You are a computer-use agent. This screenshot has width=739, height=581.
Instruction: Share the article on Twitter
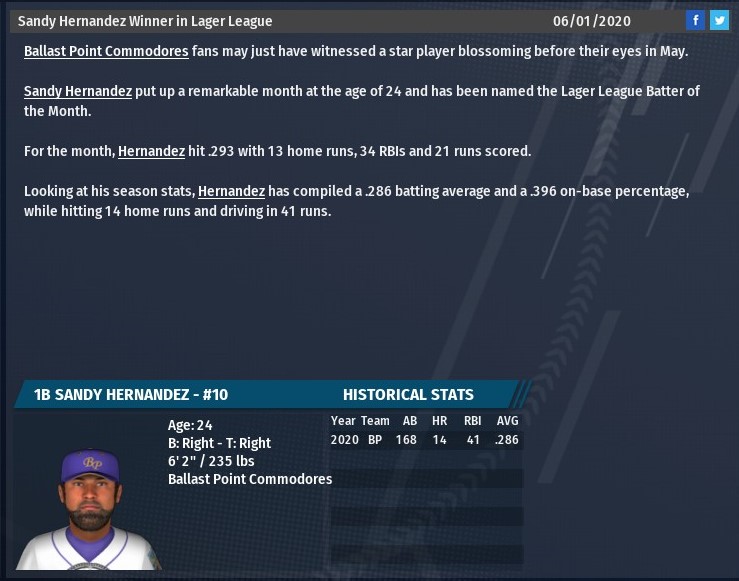click(719, 20)
